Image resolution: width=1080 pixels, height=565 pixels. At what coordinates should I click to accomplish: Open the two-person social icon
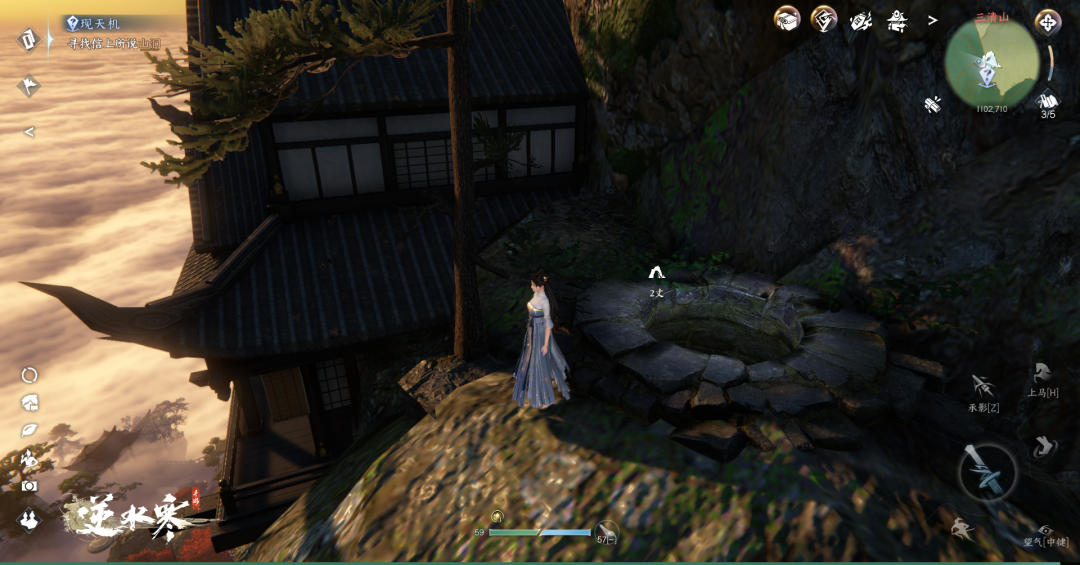29,518
